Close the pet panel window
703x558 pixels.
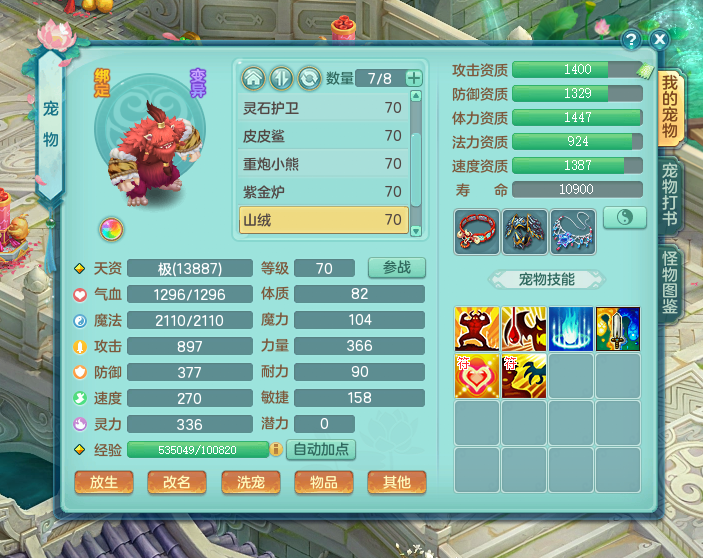659,39
